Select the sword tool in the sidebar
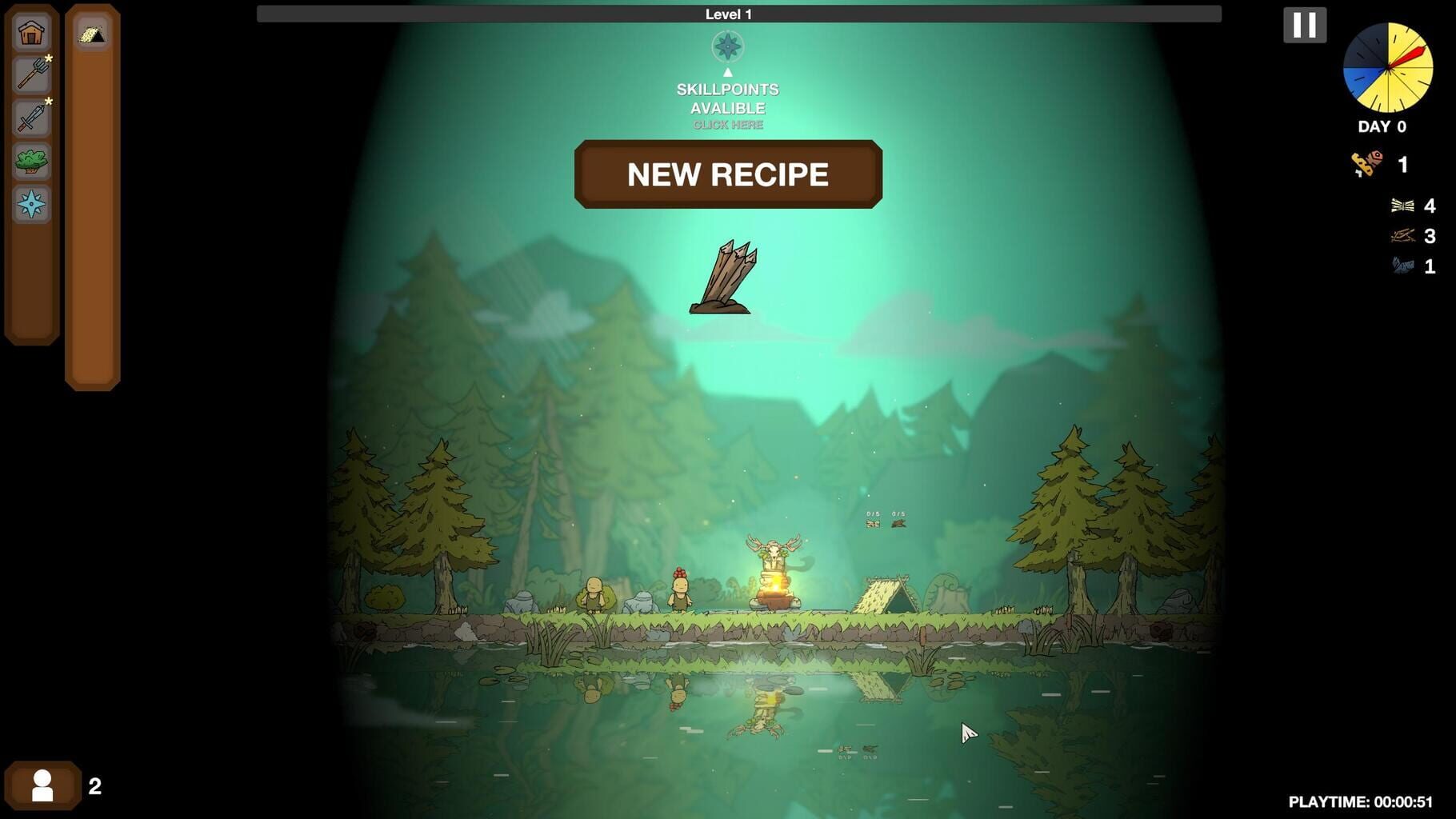The height and width of the screenshot is (819, 1456). tap(30, 118)
